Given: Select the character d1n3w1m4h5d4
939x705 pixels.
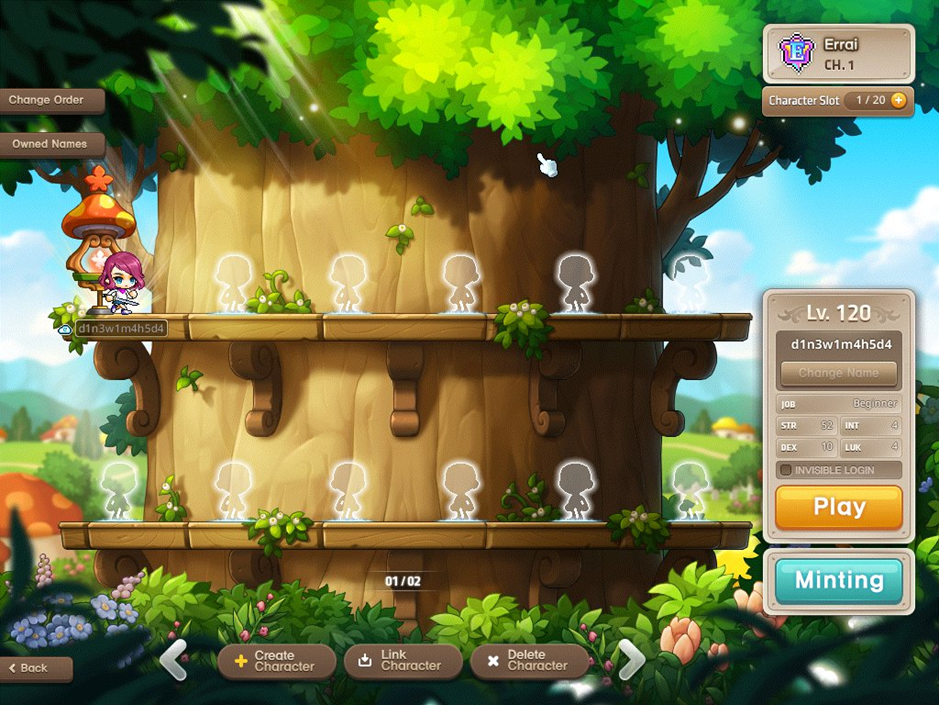Looking at the screenshot, I should tap(118, 284).
